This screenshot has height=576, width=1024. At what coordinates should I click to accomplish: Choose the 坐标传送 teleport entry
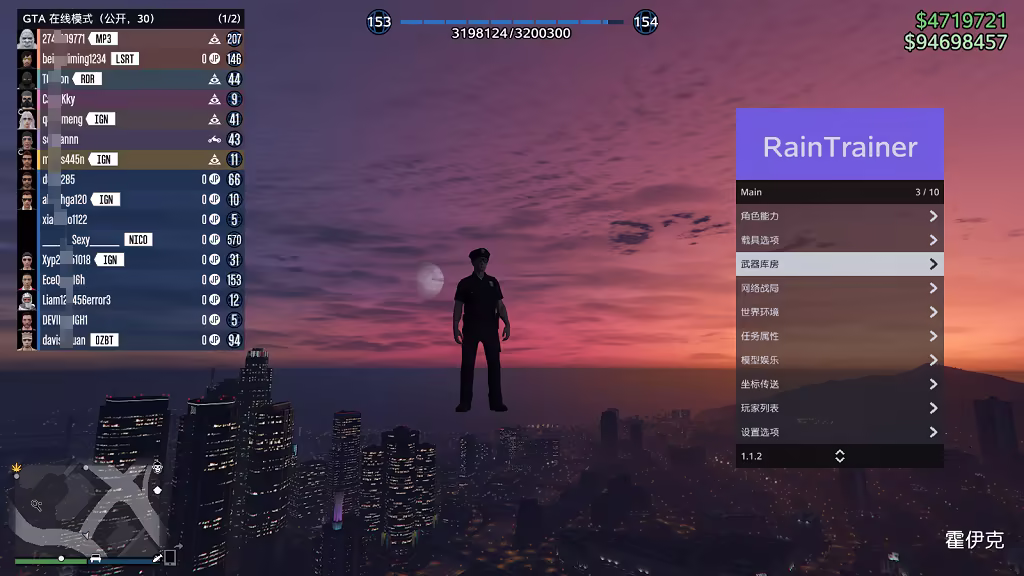click(839, 384)
